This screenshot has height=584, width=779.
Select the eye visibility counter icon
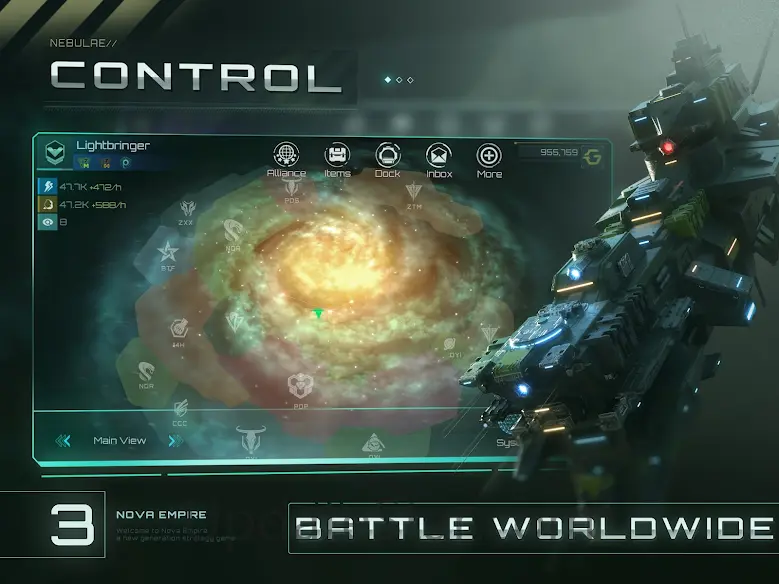point(46,223)
